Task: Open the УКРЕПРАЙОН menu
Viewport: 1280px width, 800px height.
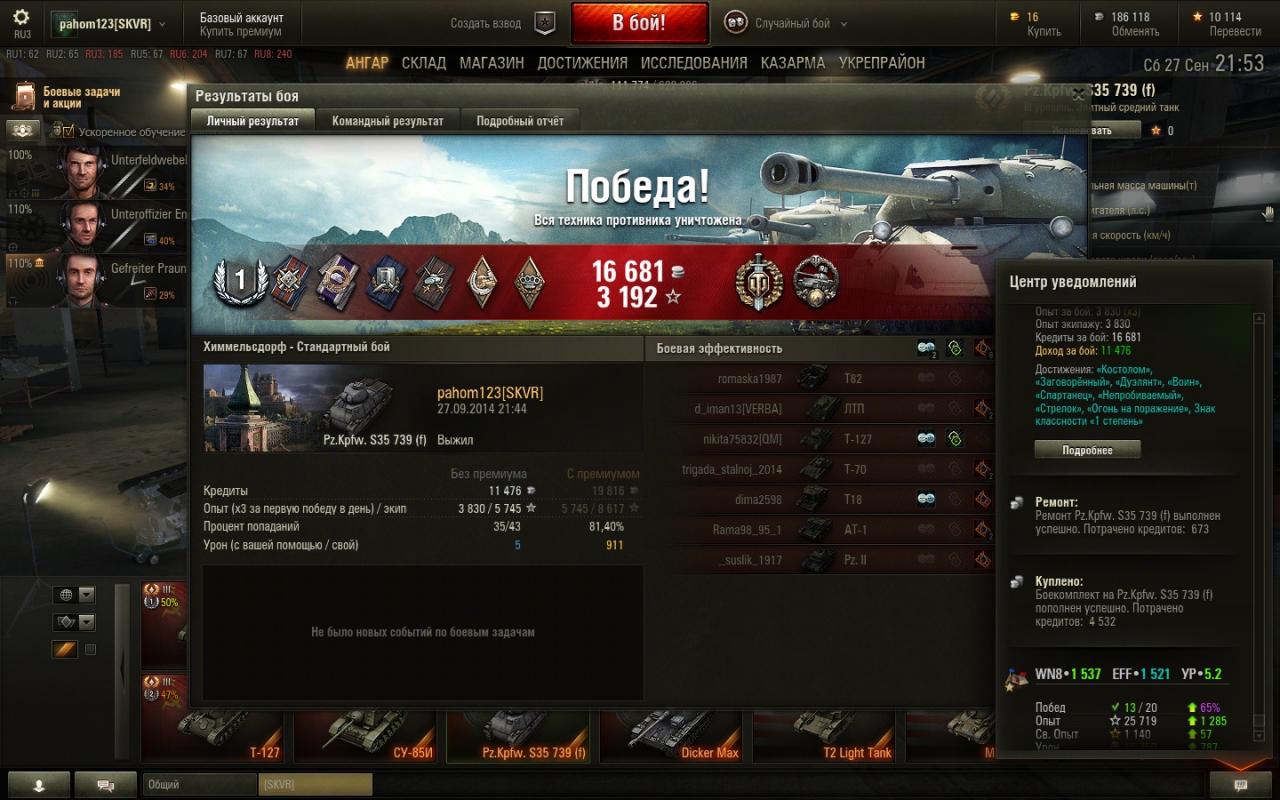Action: coord(882,63)
